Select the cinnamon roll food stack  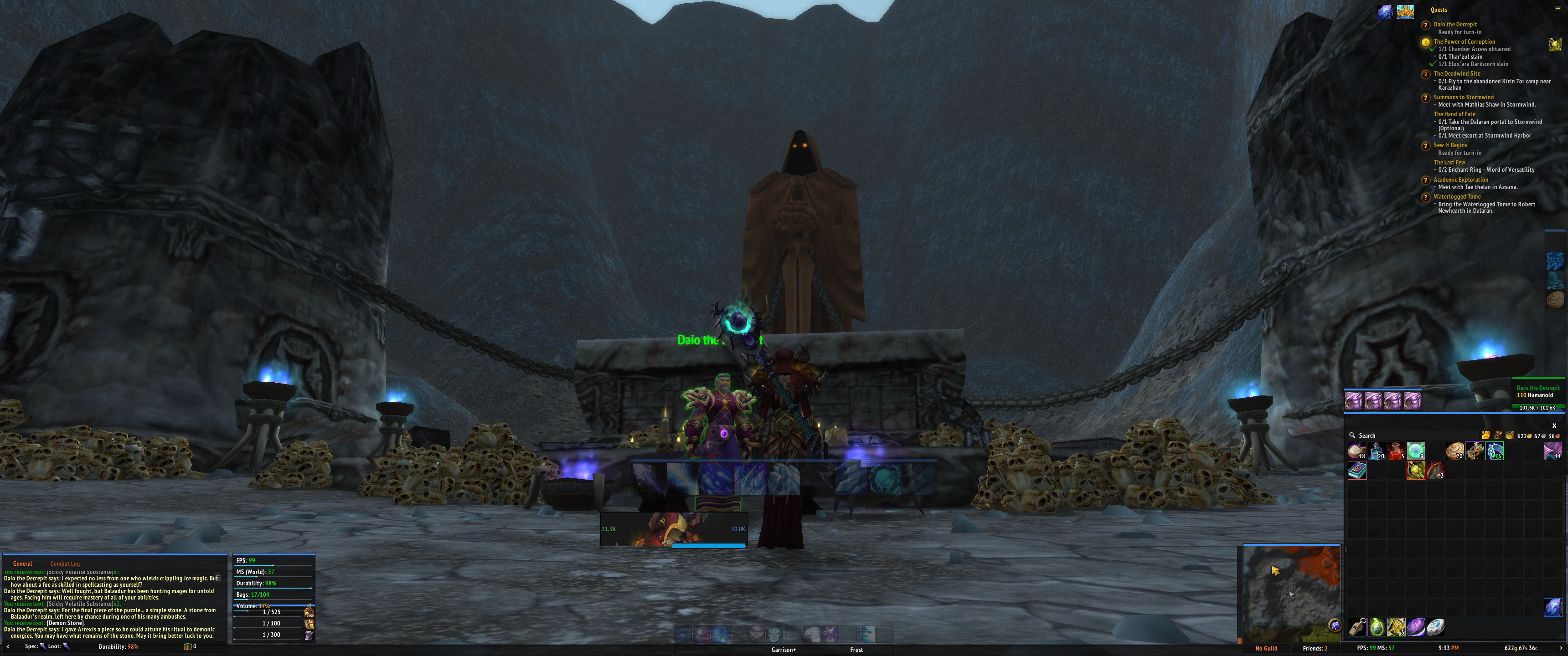pos(1455,451)
